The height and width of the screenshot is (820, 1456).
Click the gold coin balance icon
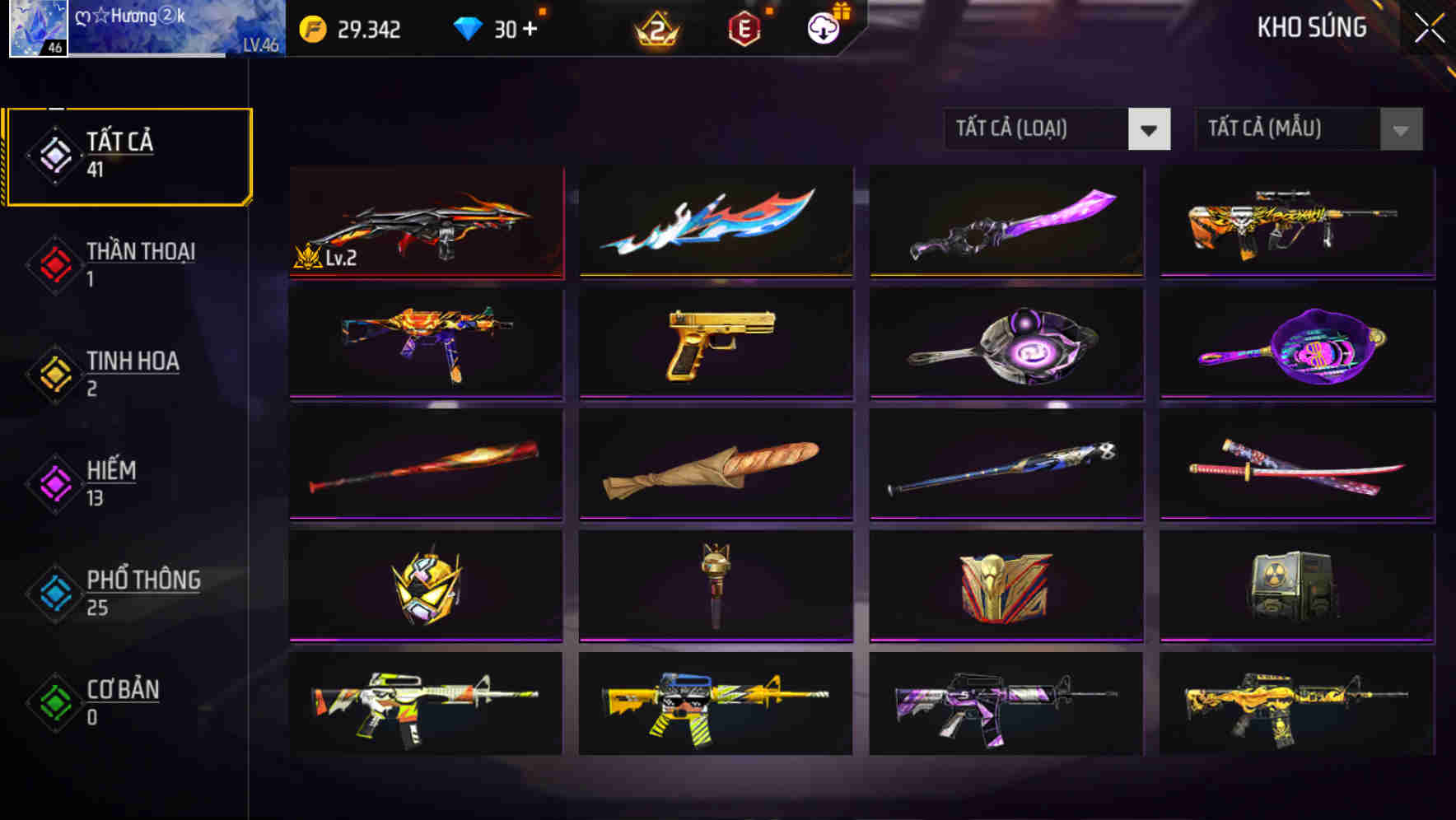[x=311, y=27]
